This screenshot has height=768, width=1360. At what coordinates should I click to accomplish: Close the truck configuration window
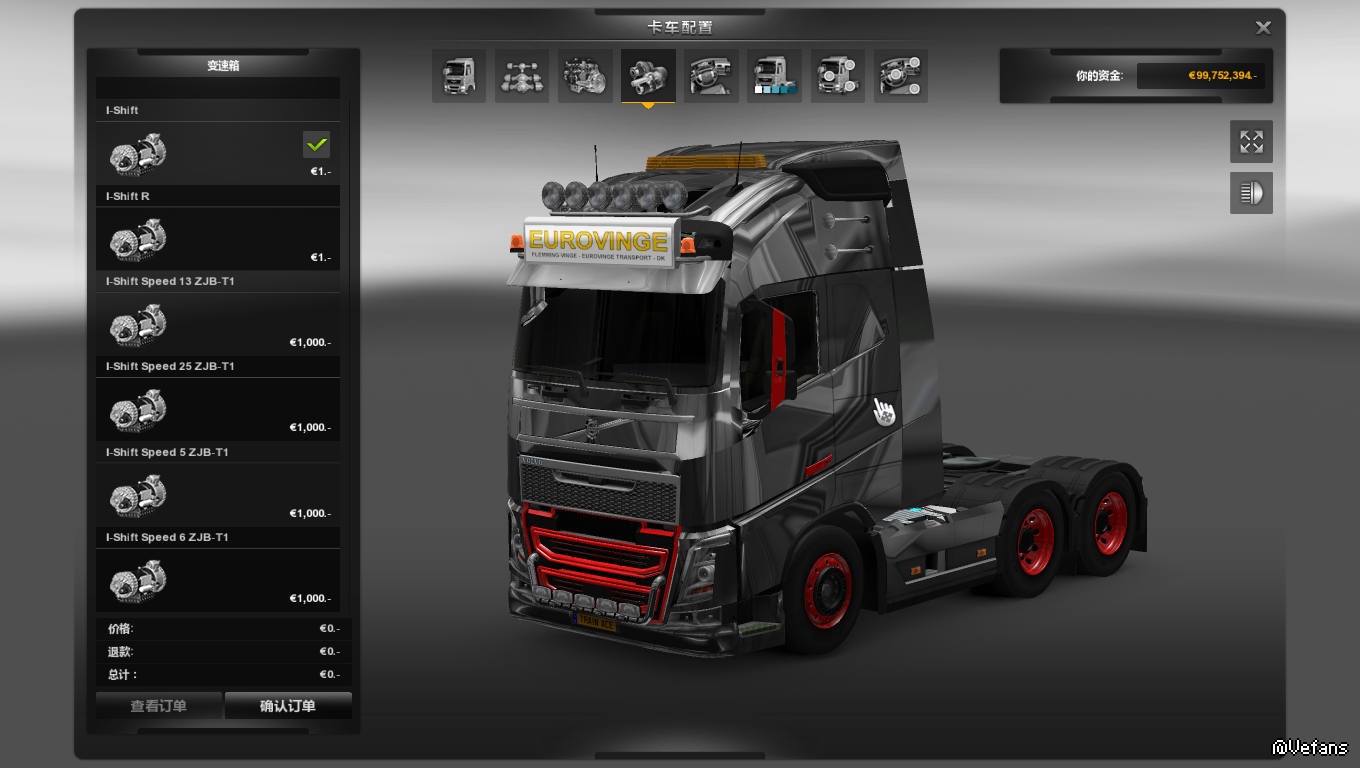1263,28
